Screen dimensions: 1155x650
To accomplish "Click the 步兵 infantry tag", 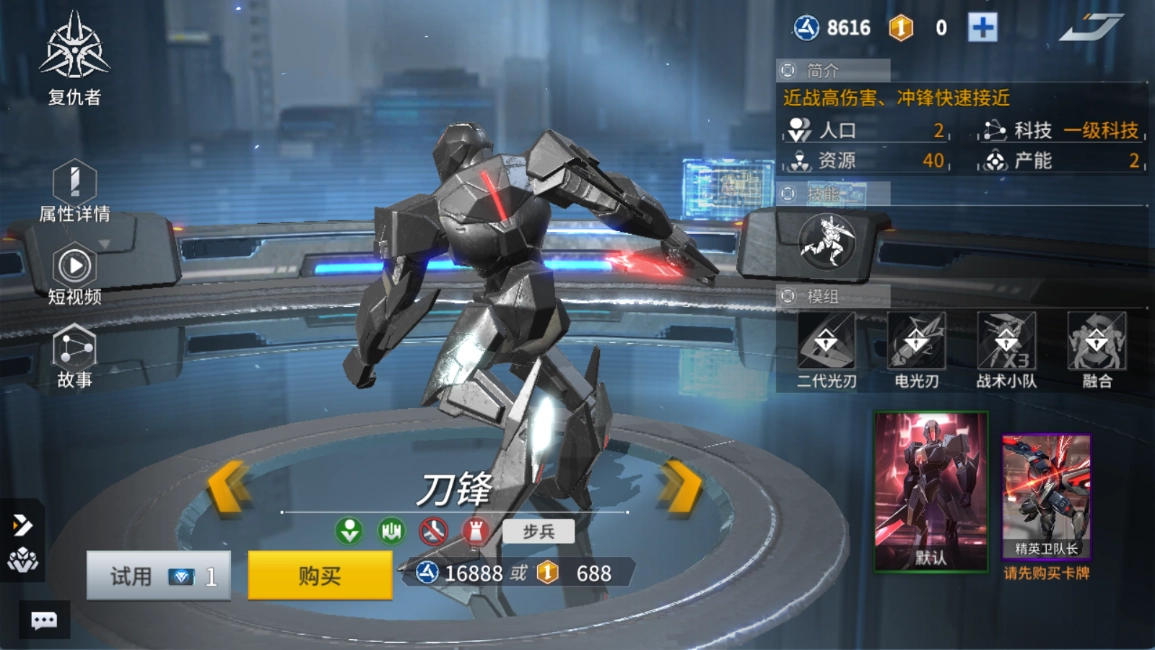I will [x=538, y=531].
